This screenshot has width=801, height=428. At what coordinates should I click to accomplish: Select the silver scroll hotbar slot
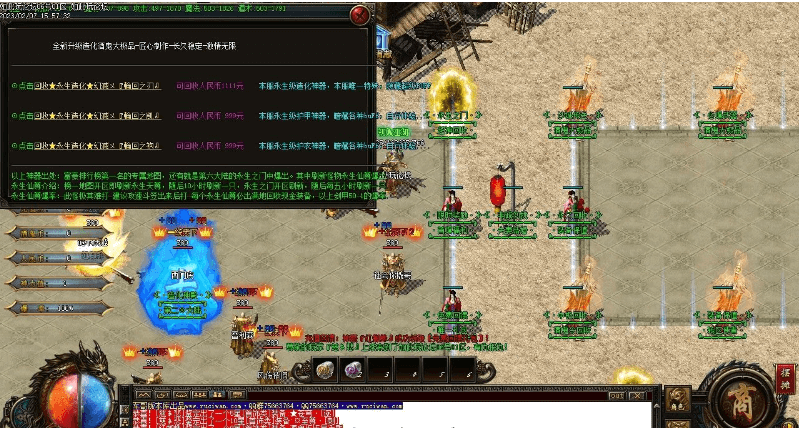tap(325, 371)
